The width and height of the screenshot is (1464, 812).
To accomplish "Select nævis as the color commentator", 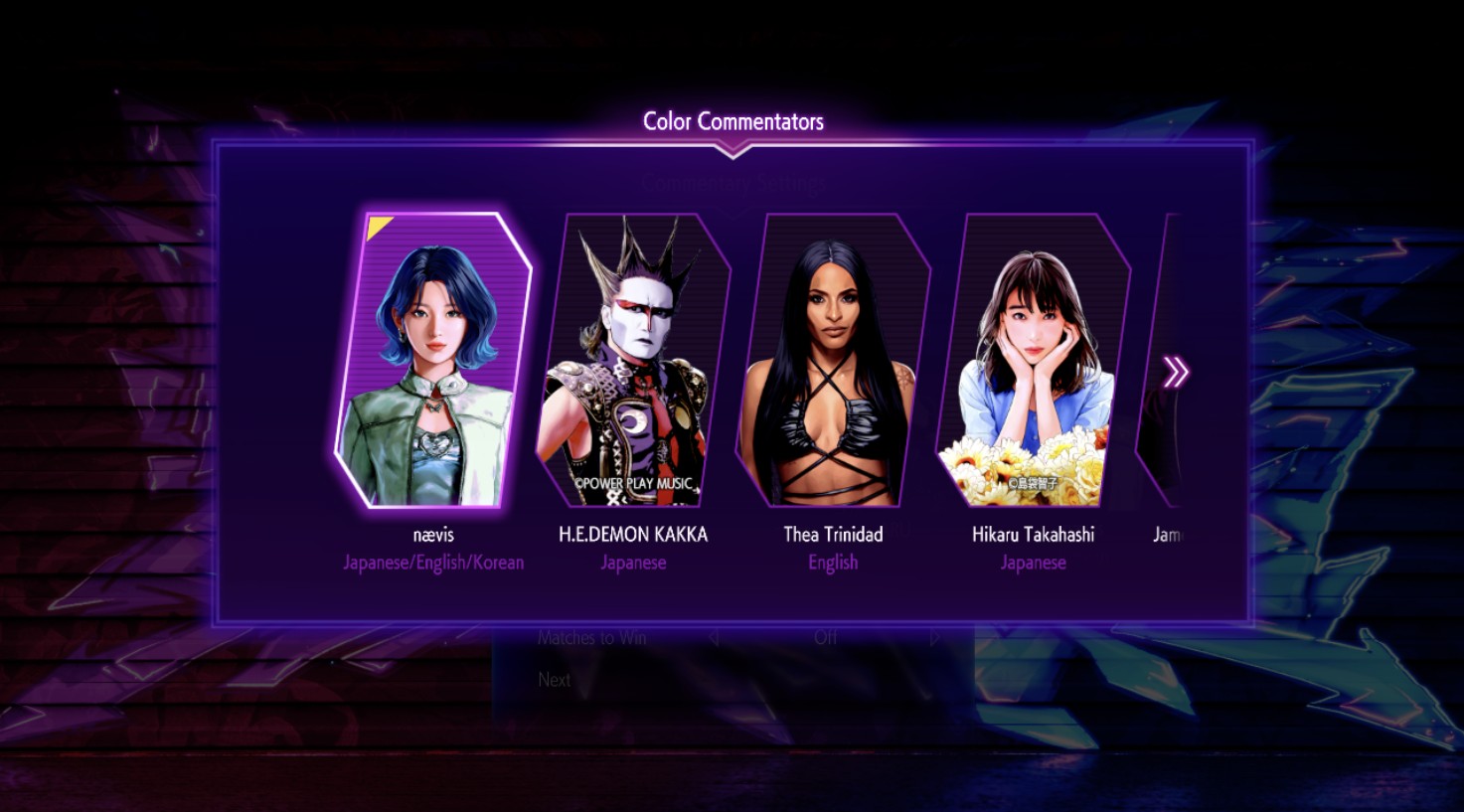I will pyautogui.click(x=431, y=358).
